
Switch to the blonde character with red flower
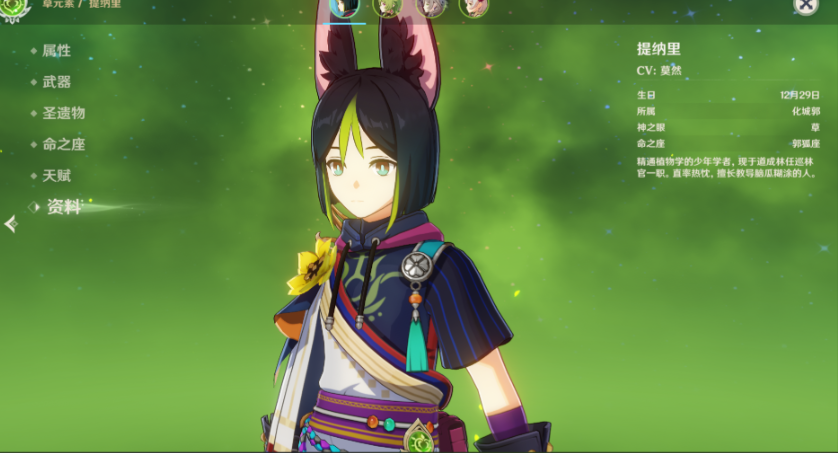pyautogui.click(x=473, y=7)
